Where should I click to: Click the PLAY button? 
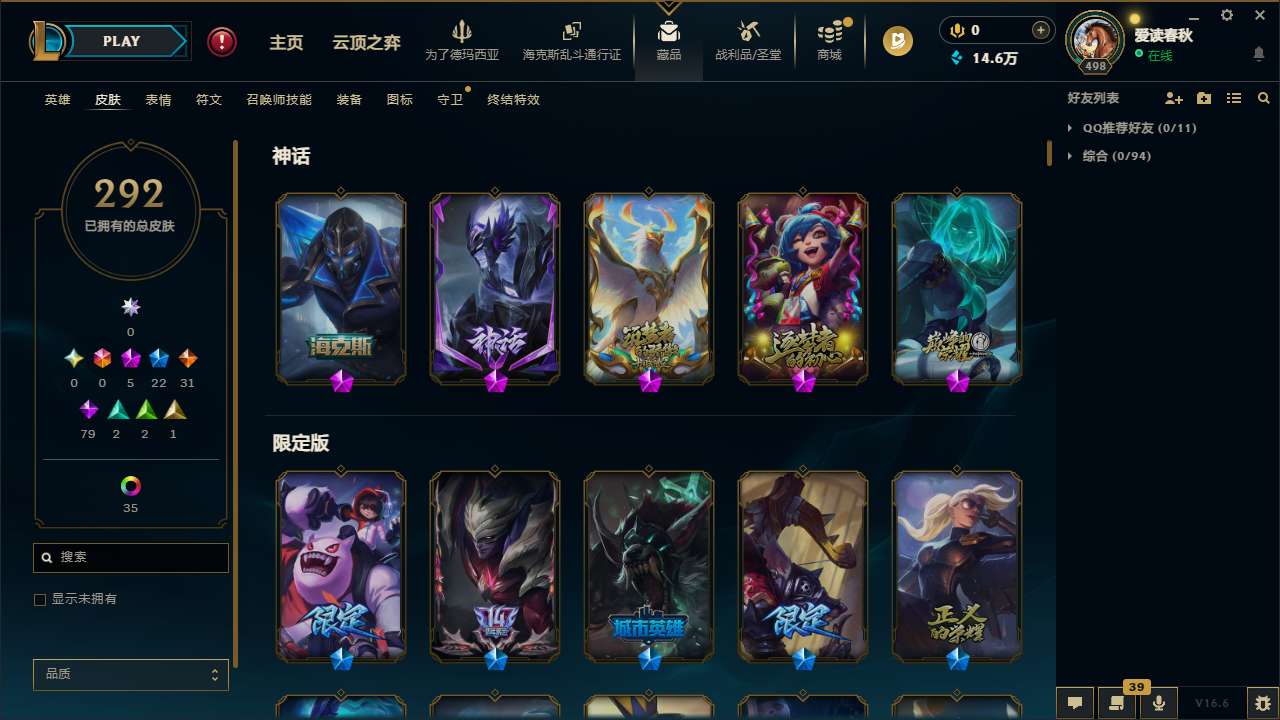click(x=121, y=41)
